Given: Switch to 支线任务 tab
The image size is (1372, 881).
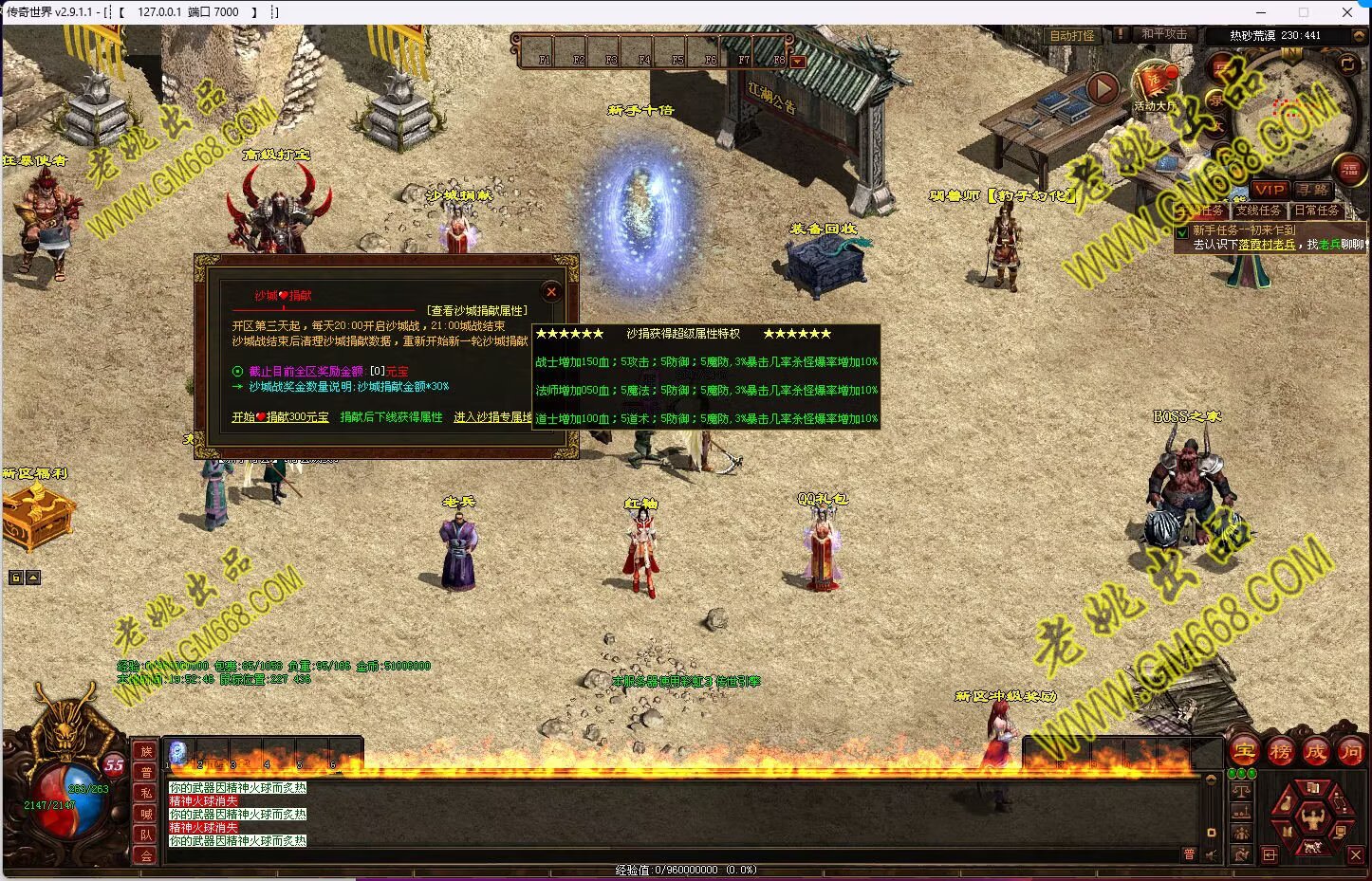Looking at the screenshot, I should (1258, 211).
